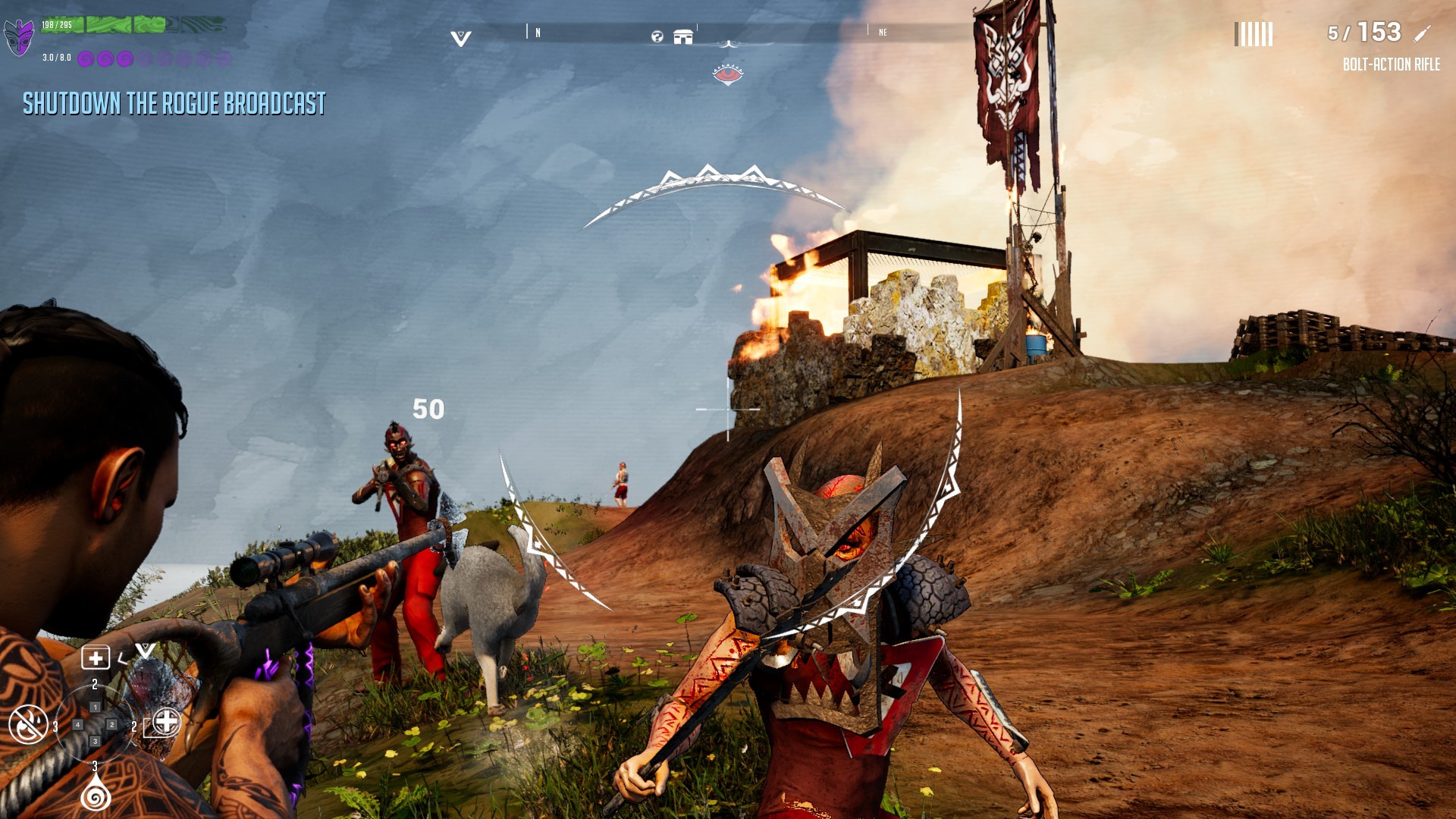Switch to the NE compass heading marker
The height and width of the screenshot is (819, 1456).
(882, 33)
